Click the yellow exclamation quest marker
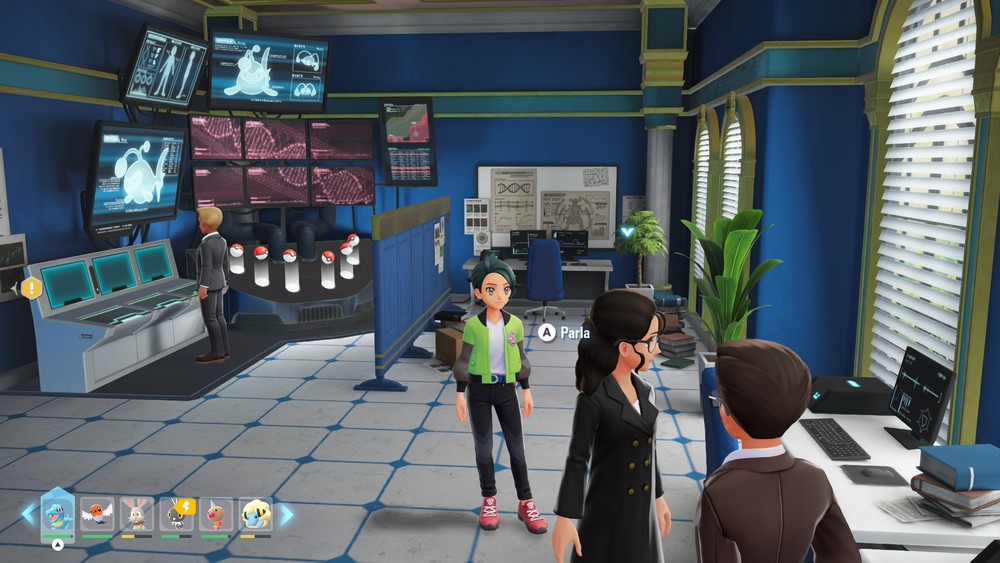Viewport: 1000px width, 563px height. click(32, 288)
